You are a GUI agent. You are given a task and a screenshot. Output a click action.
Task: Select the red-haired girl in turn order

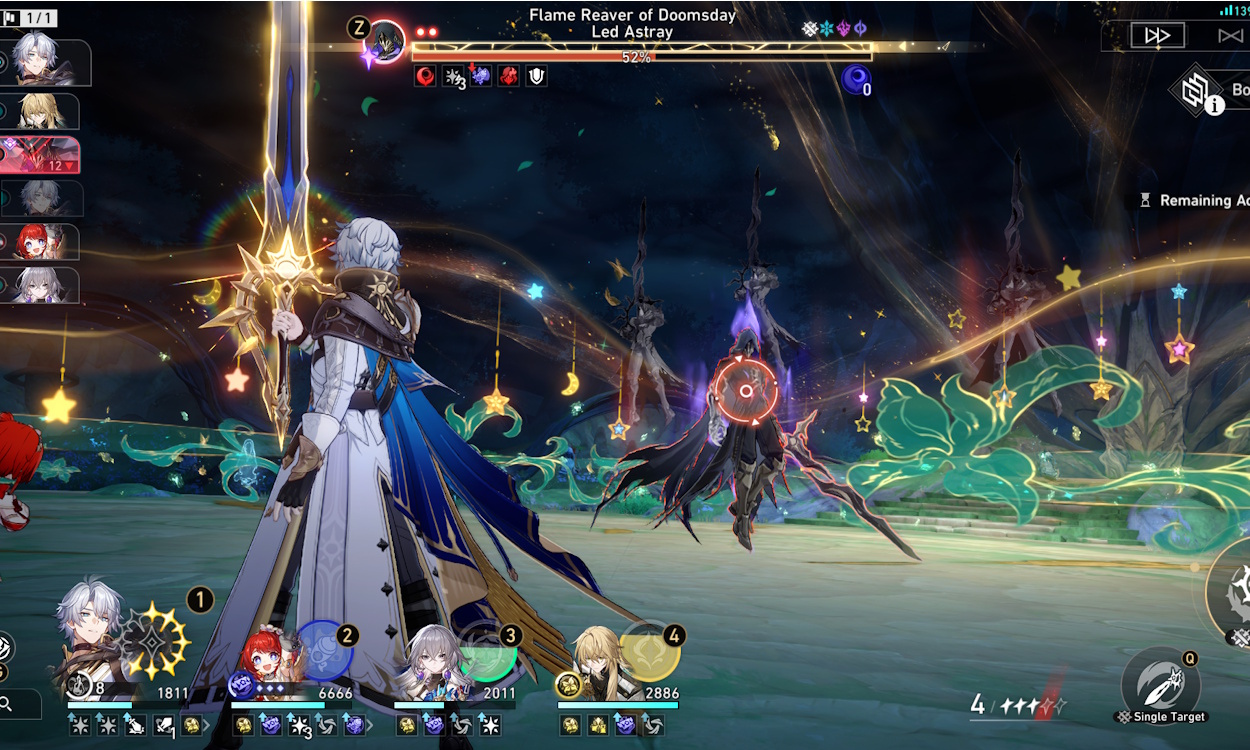pos(42,242)
